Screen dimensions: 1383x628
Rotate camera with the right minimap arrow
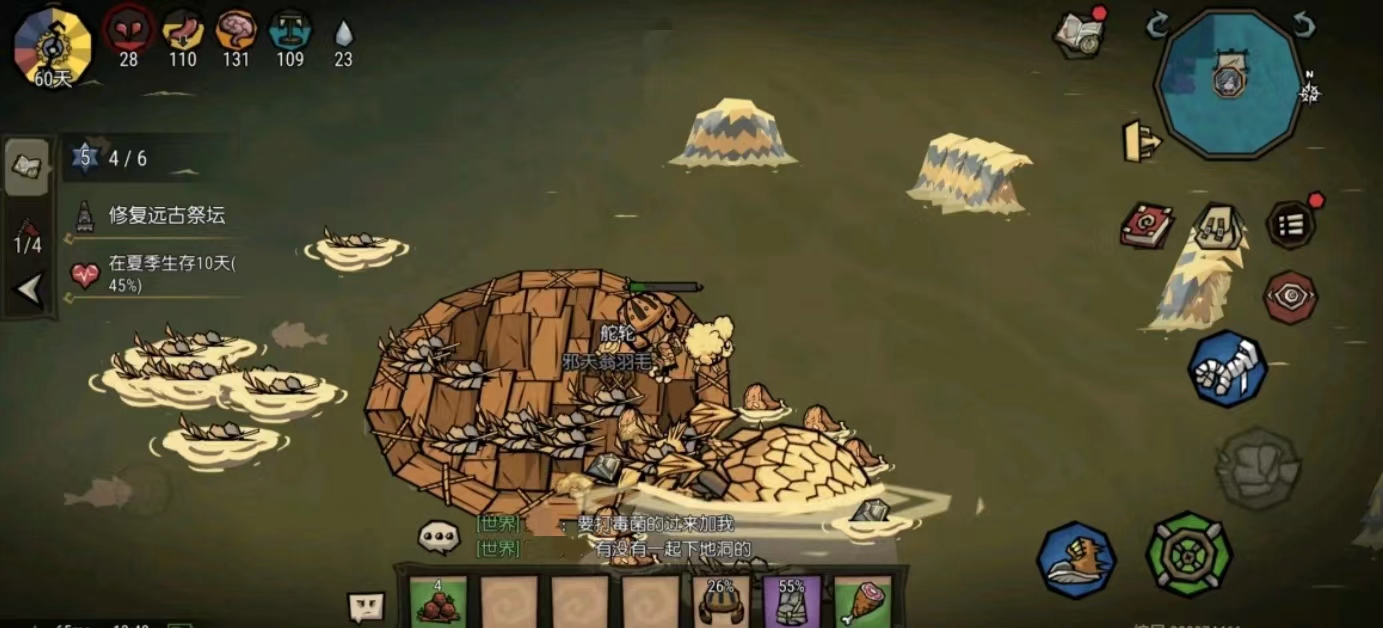pyautogui.click(x=1302, y=26)
